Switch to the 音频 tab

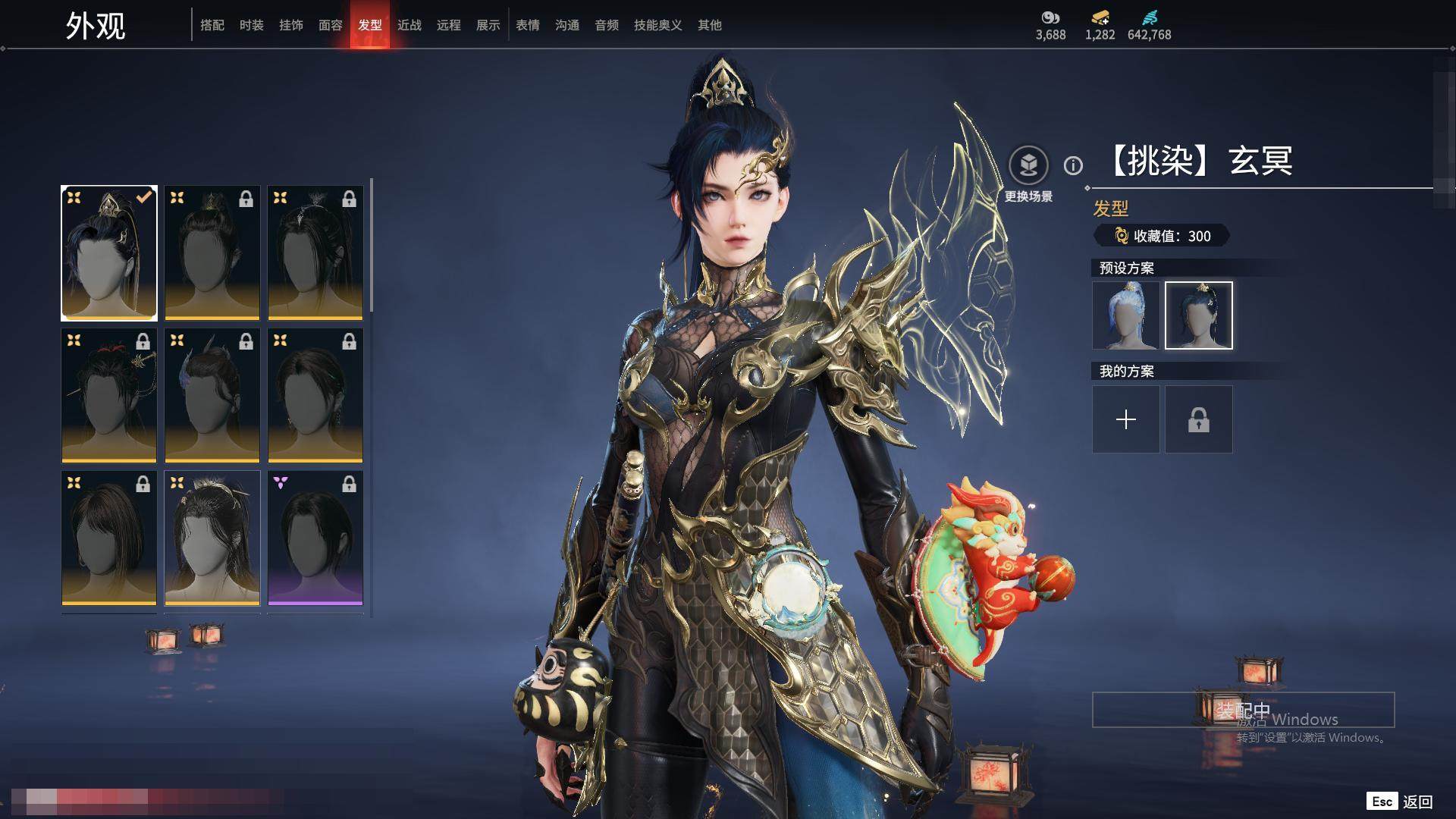607,25
